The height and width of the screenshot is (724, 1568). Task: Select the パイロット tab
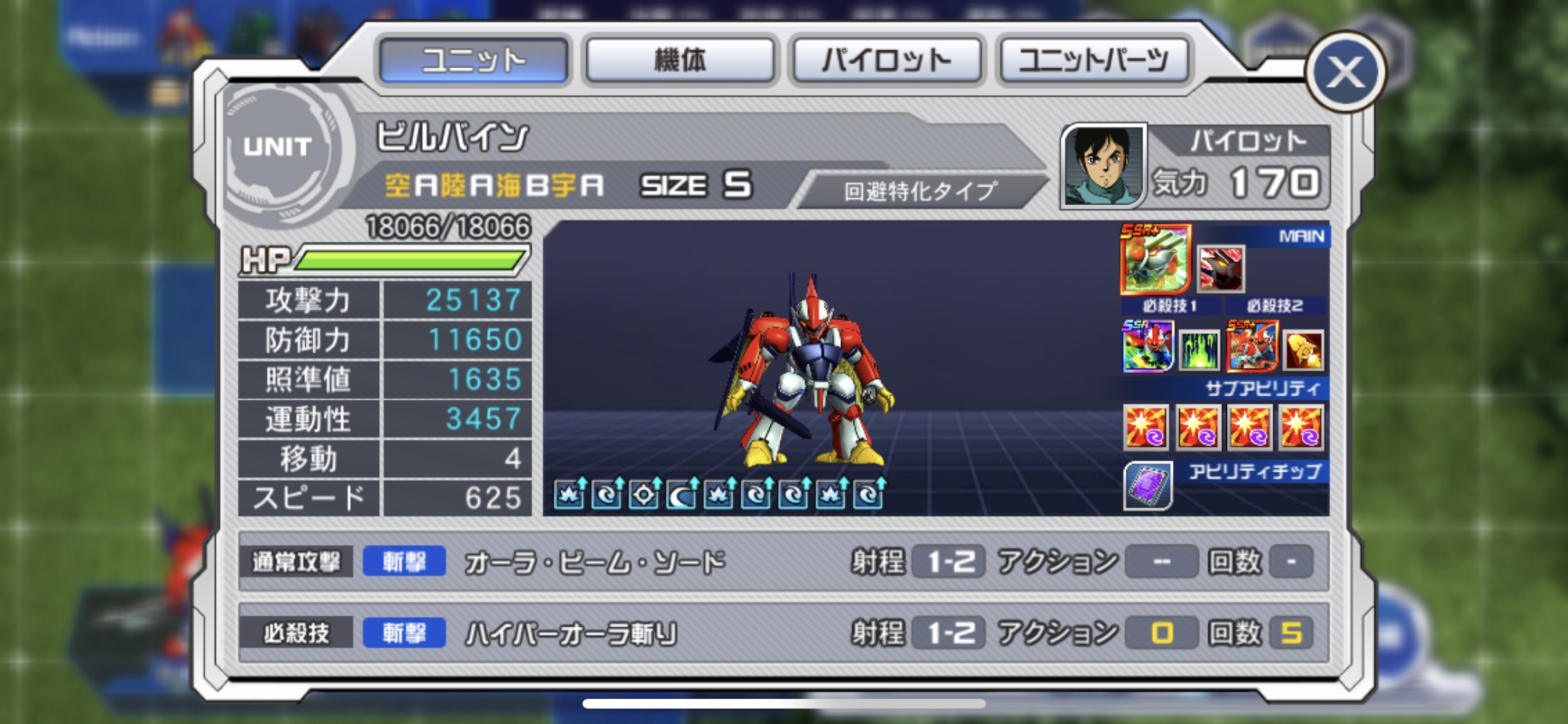pos(886,60)
